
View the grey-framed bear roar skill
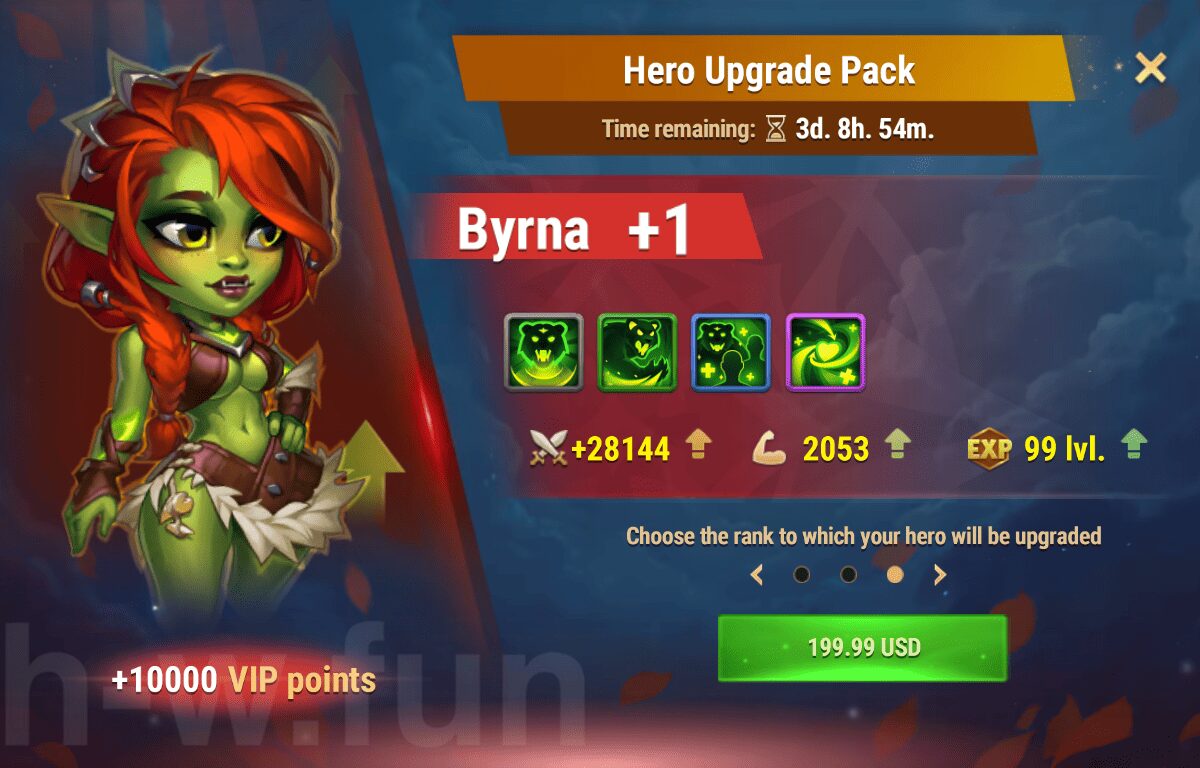click(x=543, y=352)
